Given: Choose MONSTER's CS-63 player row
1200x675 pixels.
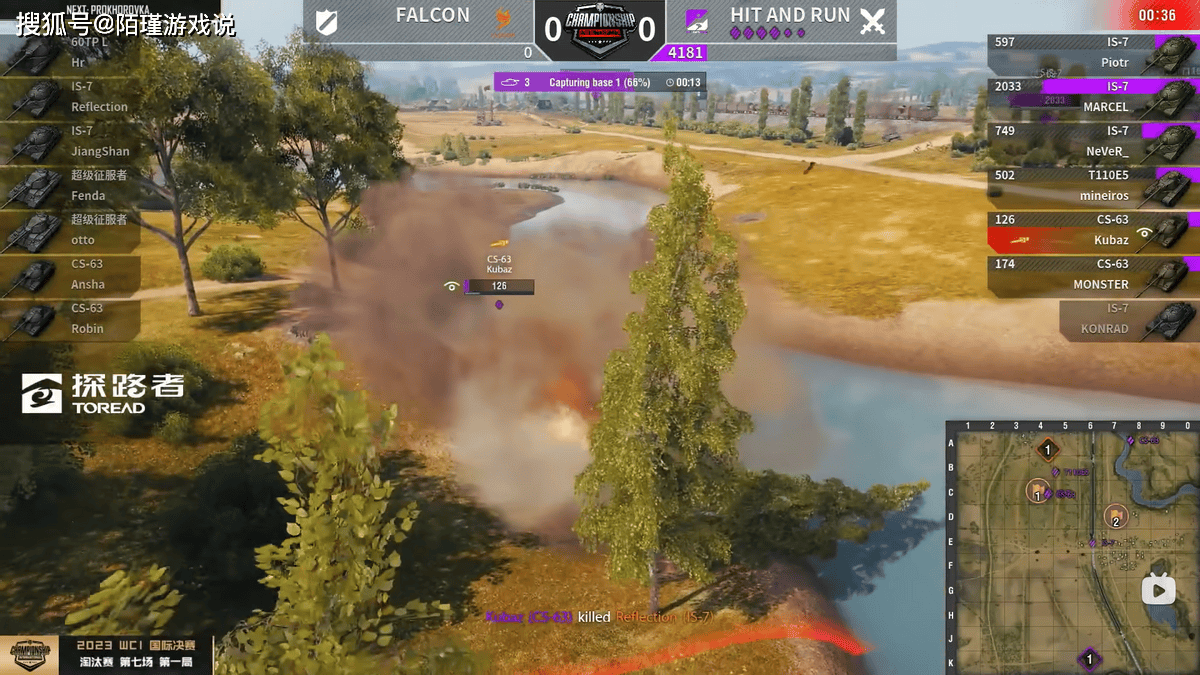Looking at the screenshot, I should (1090, 274).
